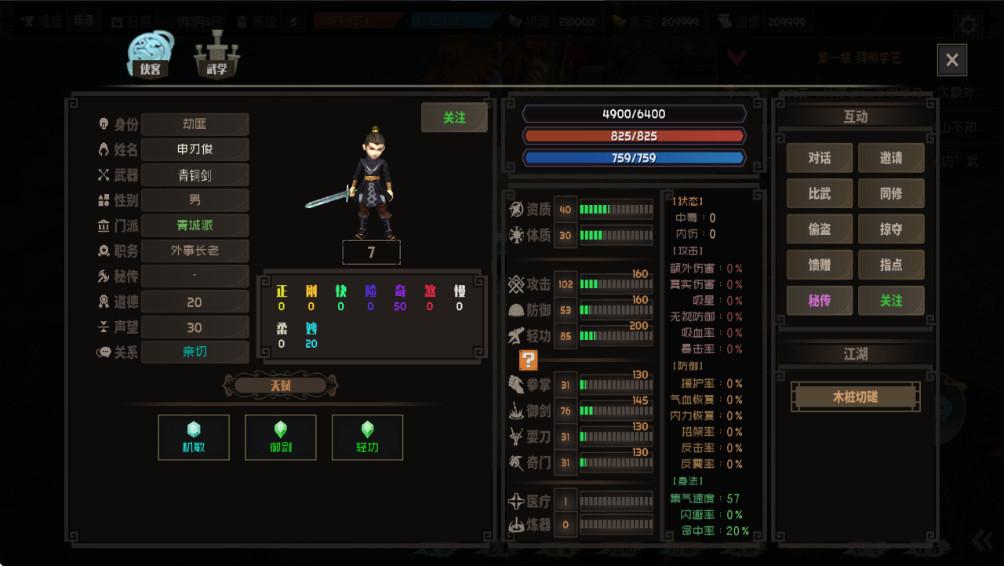The width and height of the screenshot is (1004, 566).
Task: Open settings with the gear icon
Action: click(968, 25)
